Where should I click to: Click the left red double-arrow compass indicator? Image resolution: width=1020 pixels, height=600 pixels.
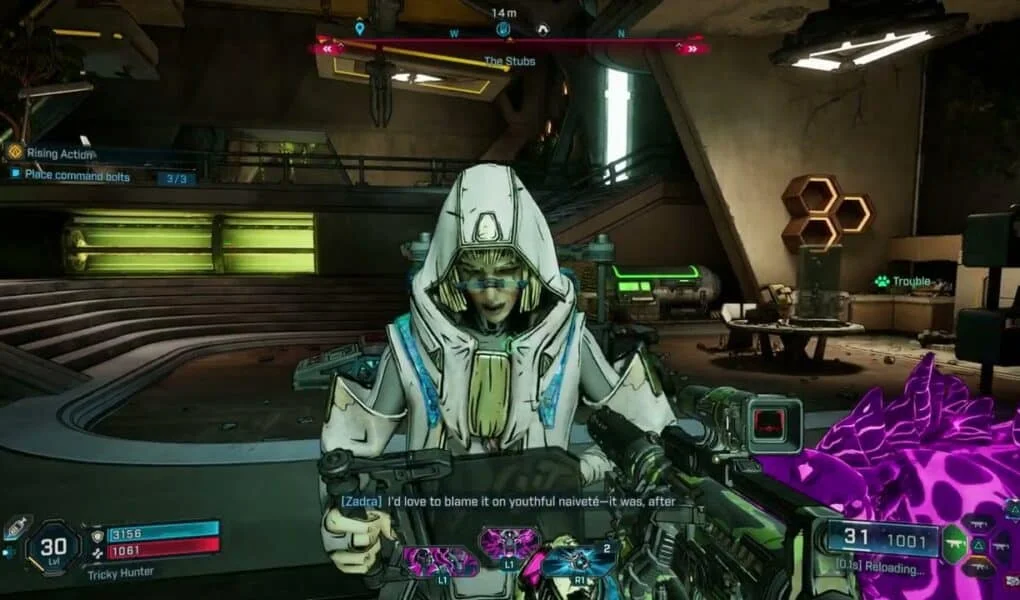click(326, 47)
